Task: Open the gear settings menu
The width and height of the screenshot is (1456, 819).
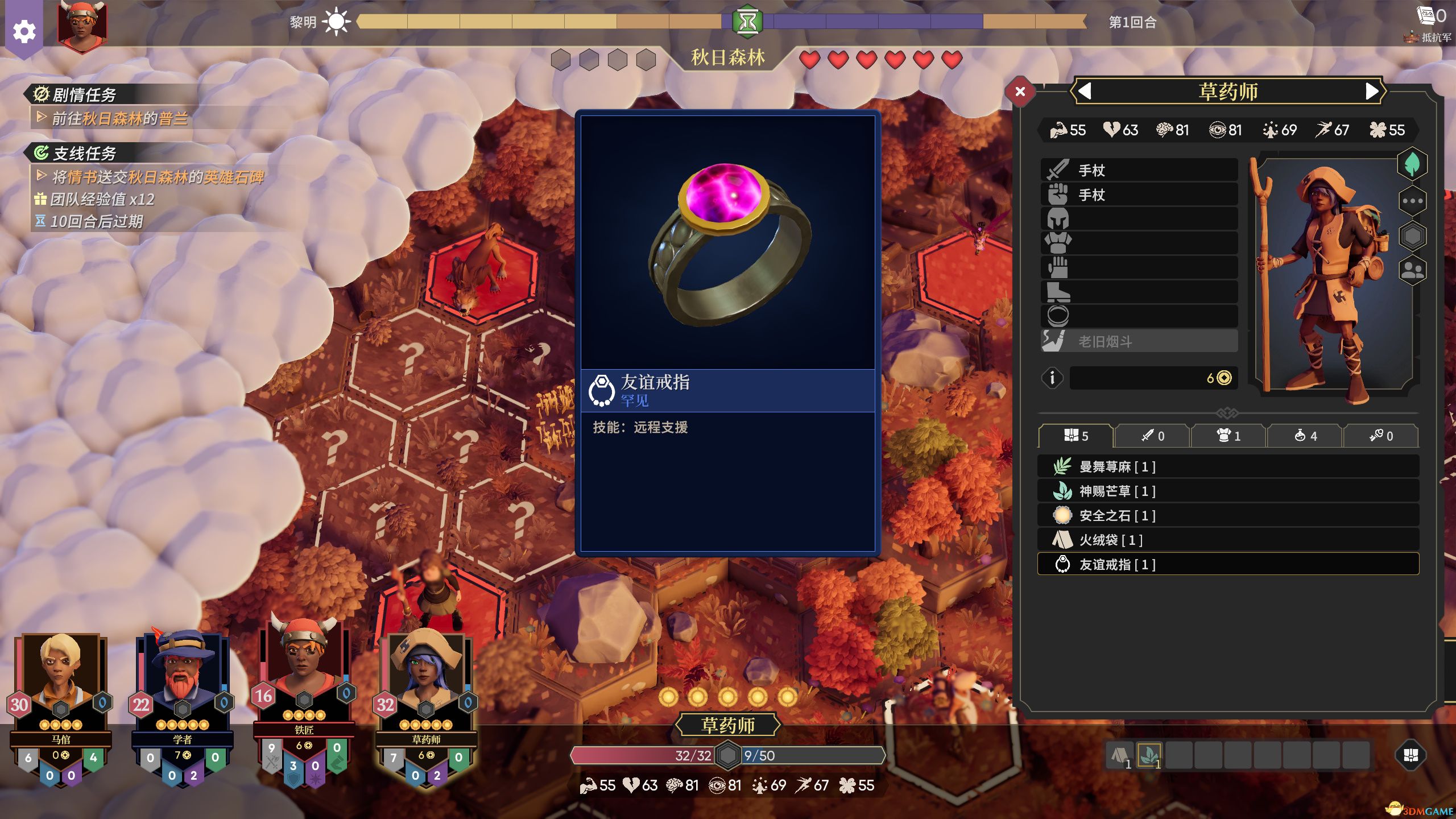Action: [x=24, y=31]
